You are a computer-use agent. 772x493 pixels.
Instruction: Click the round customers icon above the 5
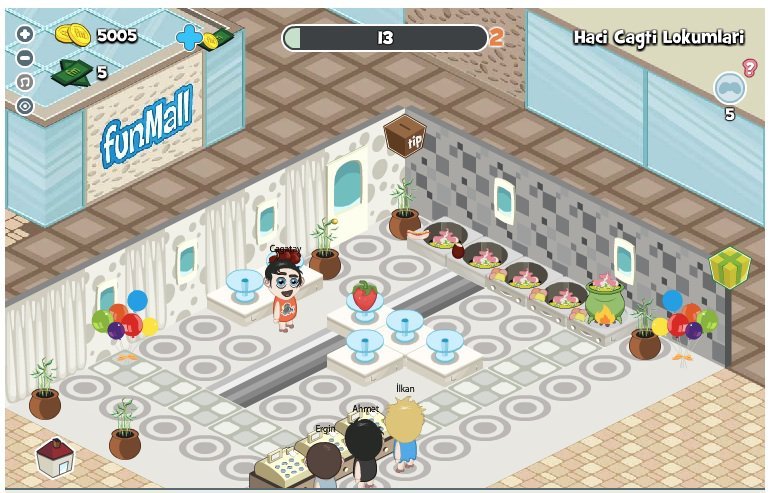(x=729, y=88)
